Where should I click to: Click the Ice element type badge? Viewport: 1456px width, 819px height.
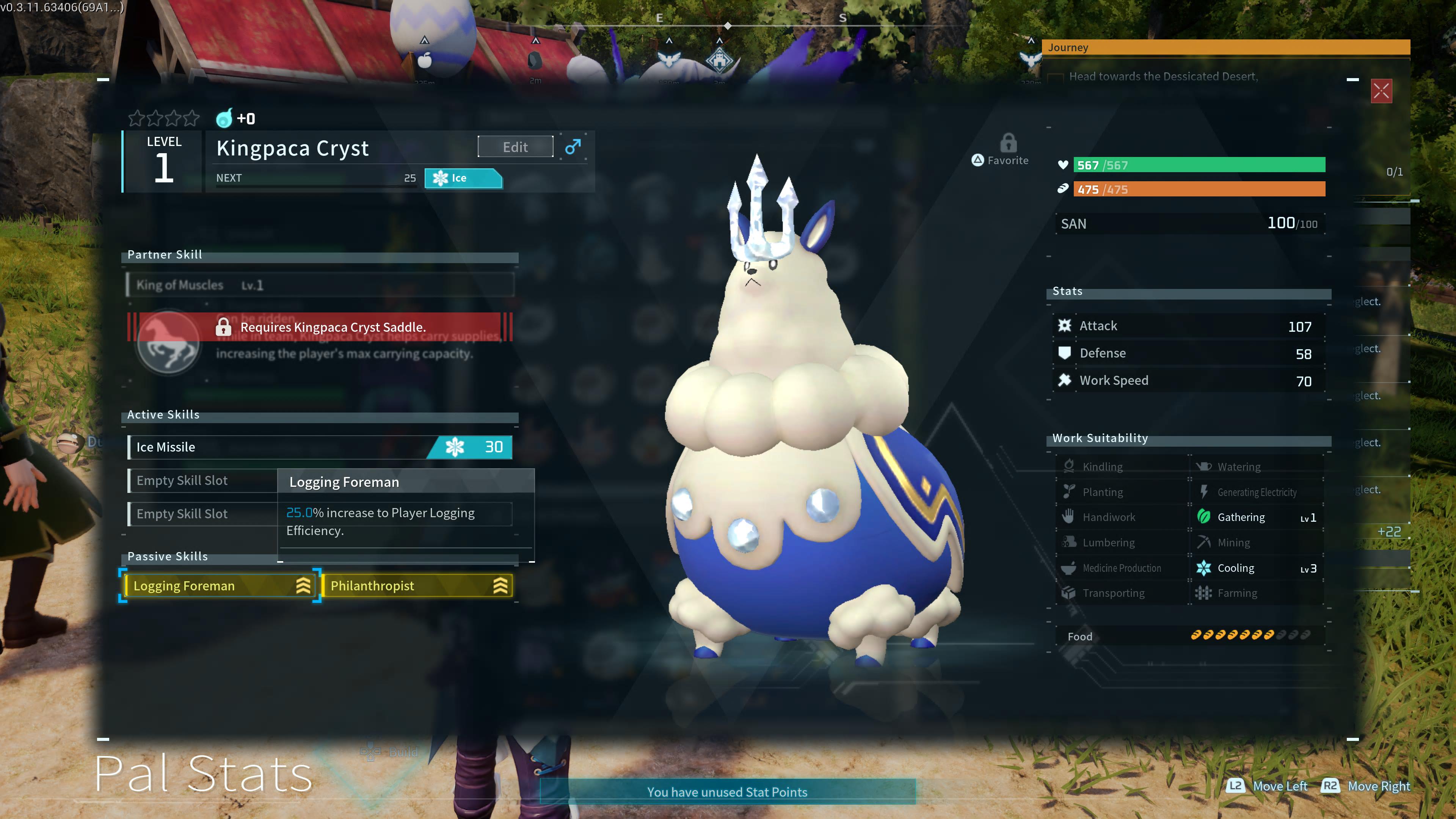click(463, 178)
